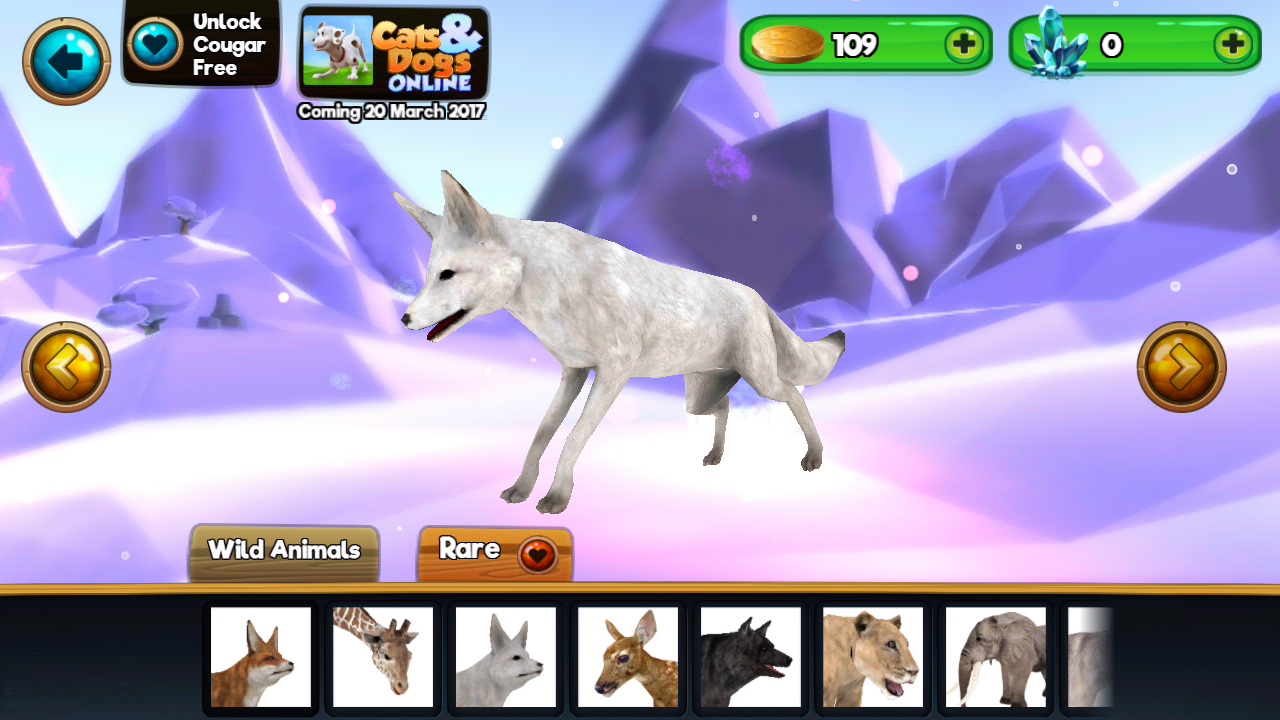Select the elephant thumbnail
Image resolution: width=1280 pixels, height=720 pixels.
tap(996, 657)
